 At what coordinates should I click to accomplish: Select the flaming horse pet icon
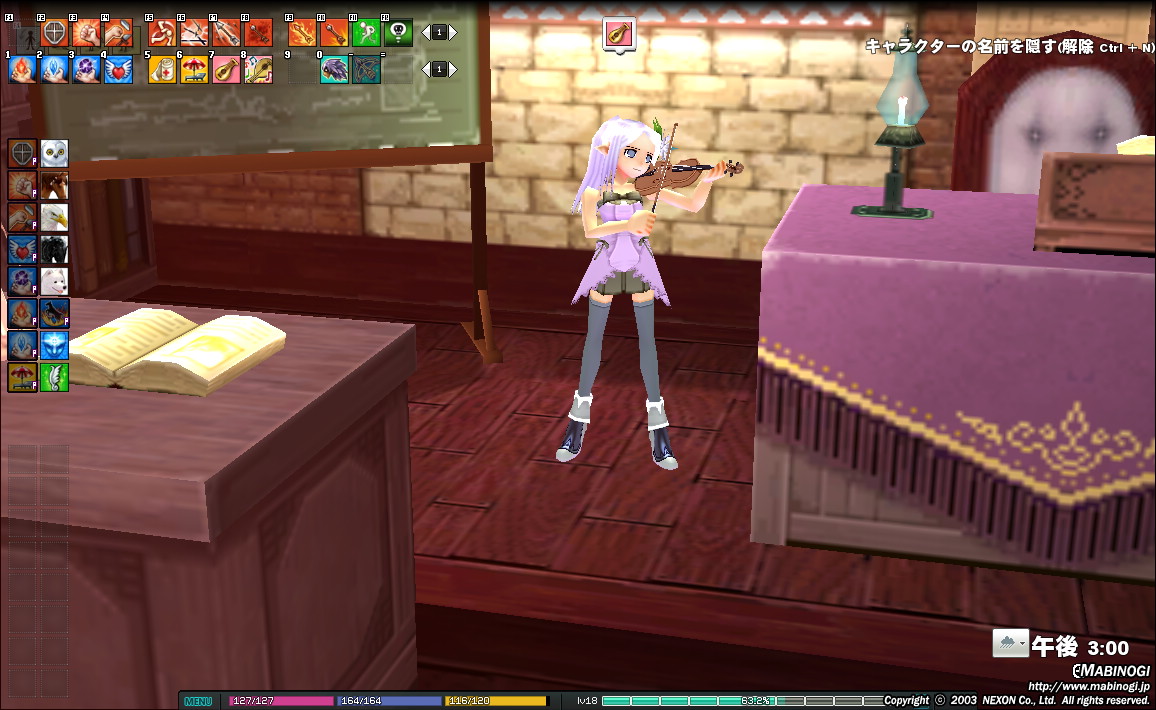coord(55,313)
